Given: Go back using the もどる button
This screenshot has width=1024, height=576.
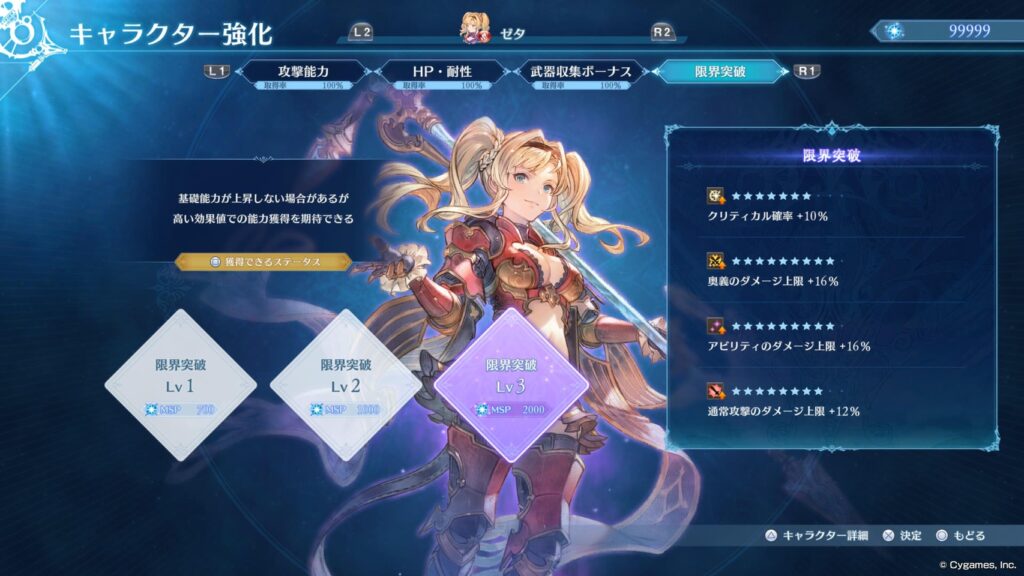Looking at the screenshot, I should 961,536.
